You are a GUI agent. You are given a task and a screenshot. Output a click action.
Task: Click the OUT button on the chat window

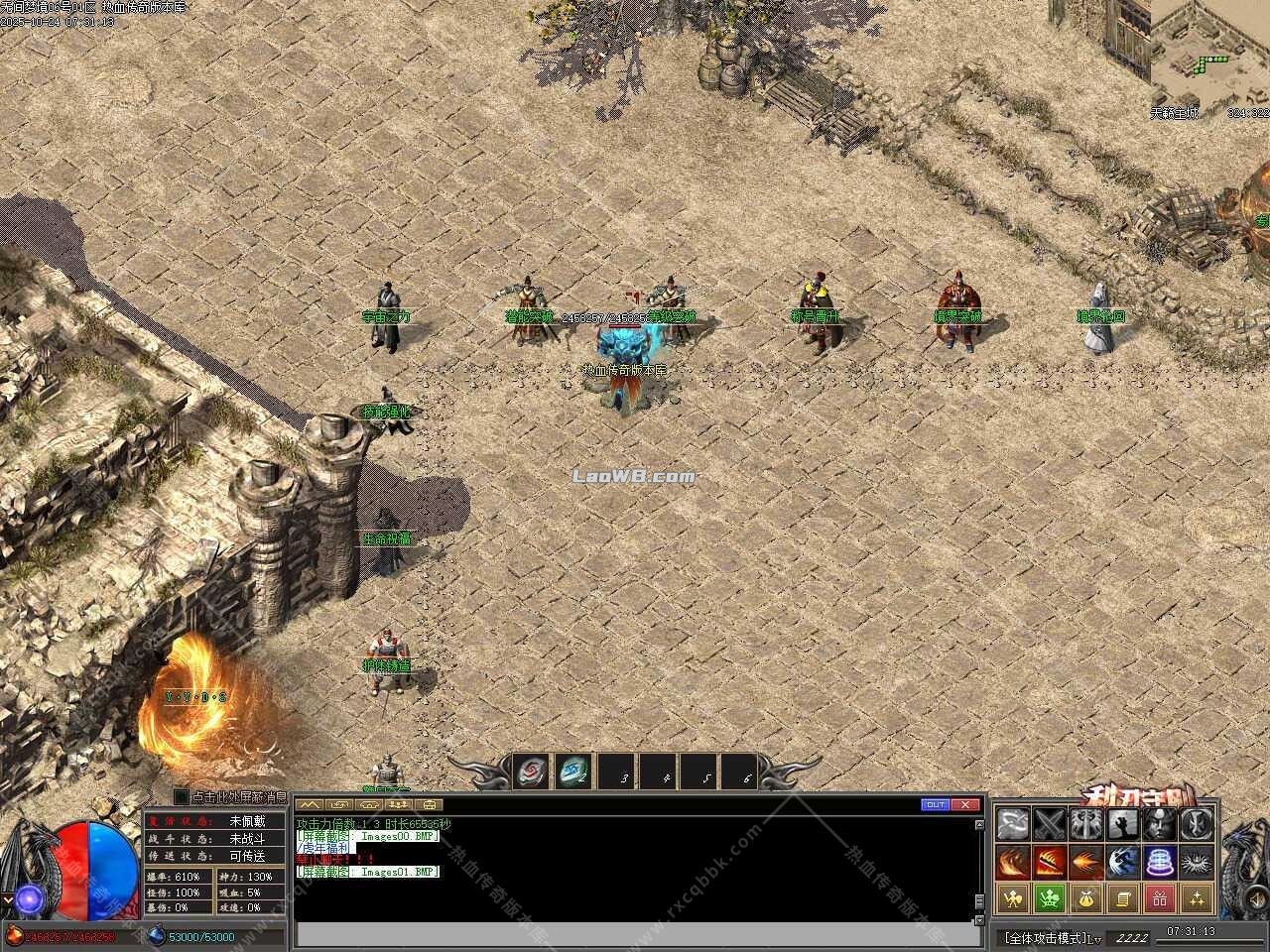[935, 804]
